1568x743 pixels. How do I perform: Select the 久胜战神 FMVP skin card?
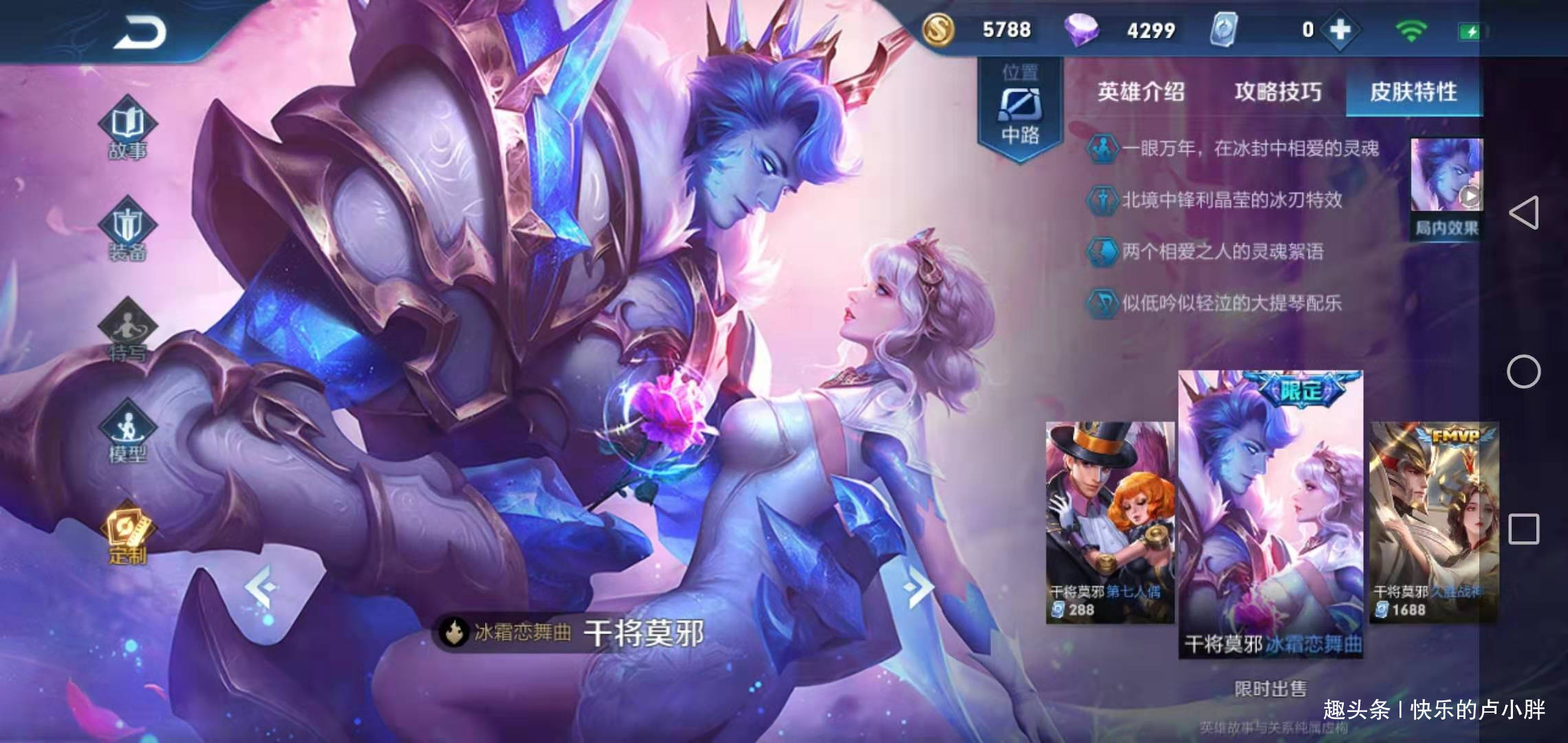point(1434,521)
